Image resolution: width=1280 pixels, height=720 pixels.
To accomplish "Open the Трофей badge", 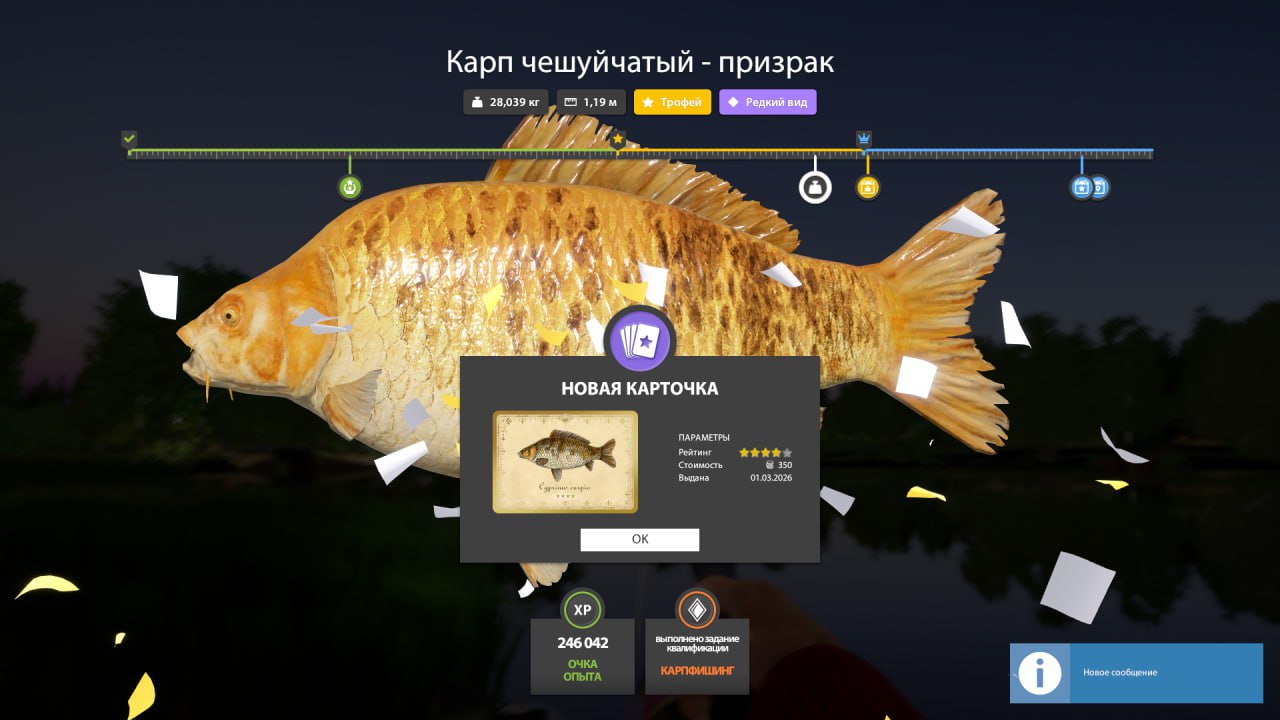I will click(x=672, y=101).
